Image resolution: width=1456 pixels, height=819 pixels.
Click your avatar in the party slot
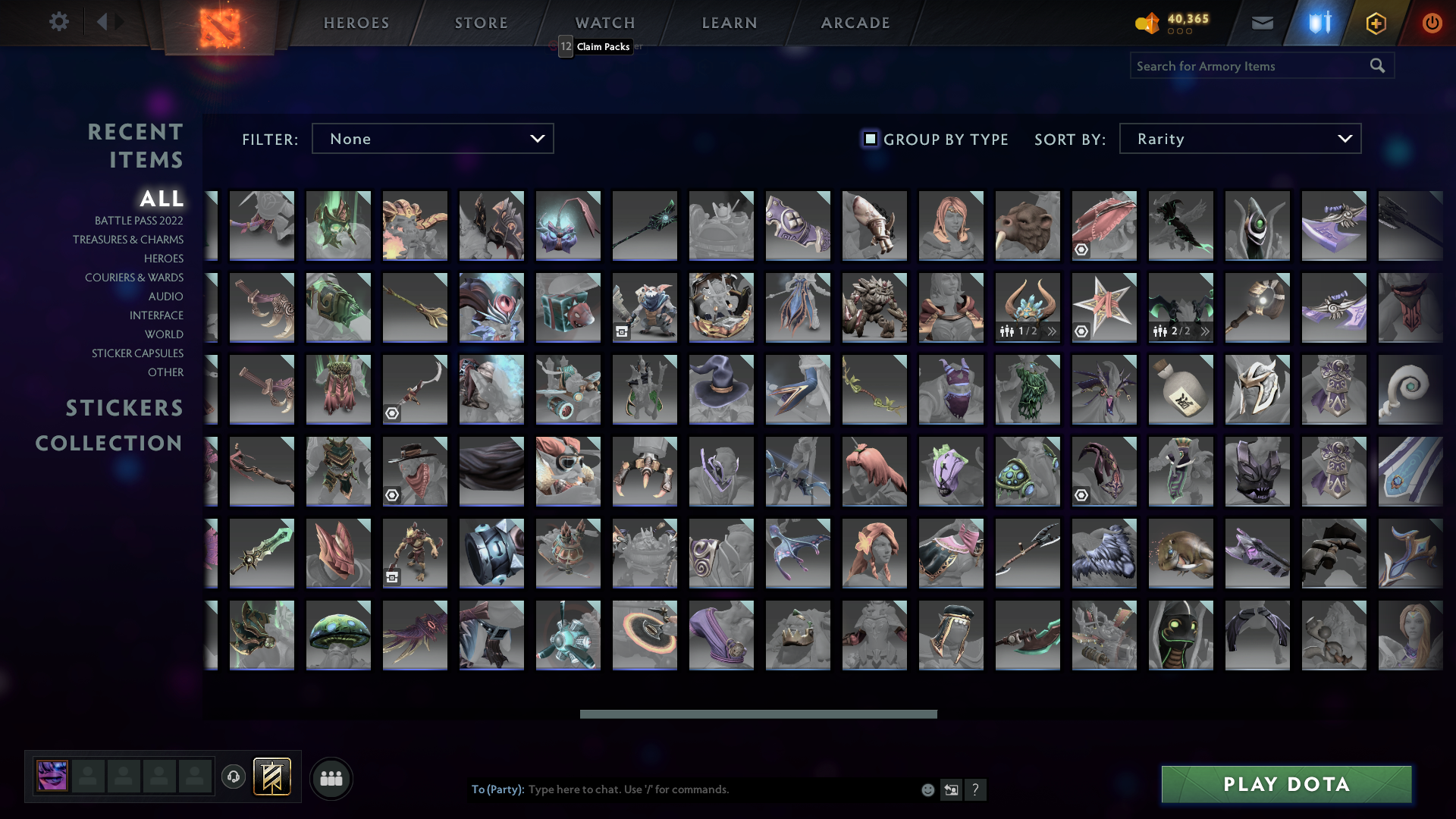[52, 777]
